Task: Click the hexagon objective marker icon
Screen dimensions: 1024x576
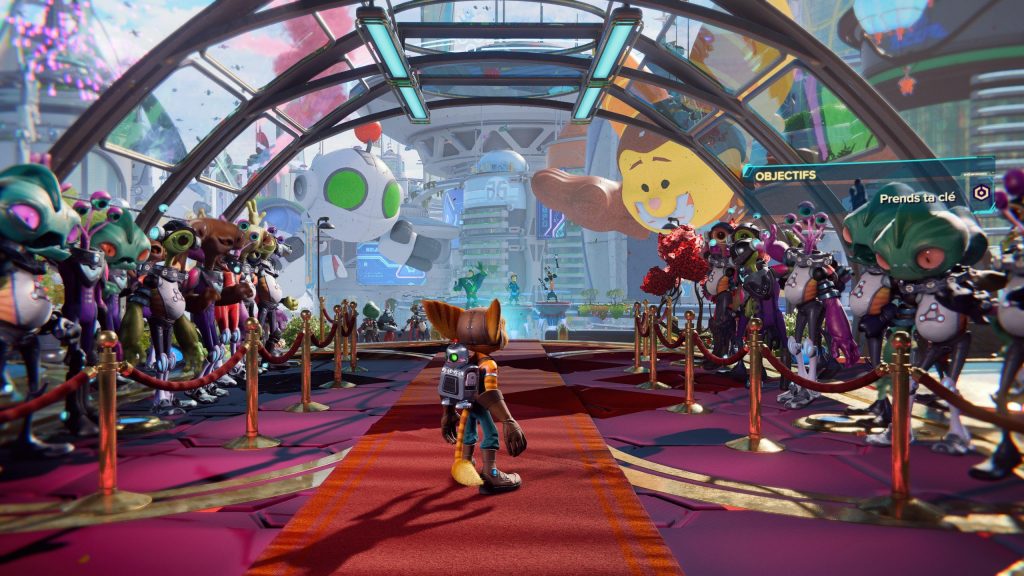Action: (983, 196)
